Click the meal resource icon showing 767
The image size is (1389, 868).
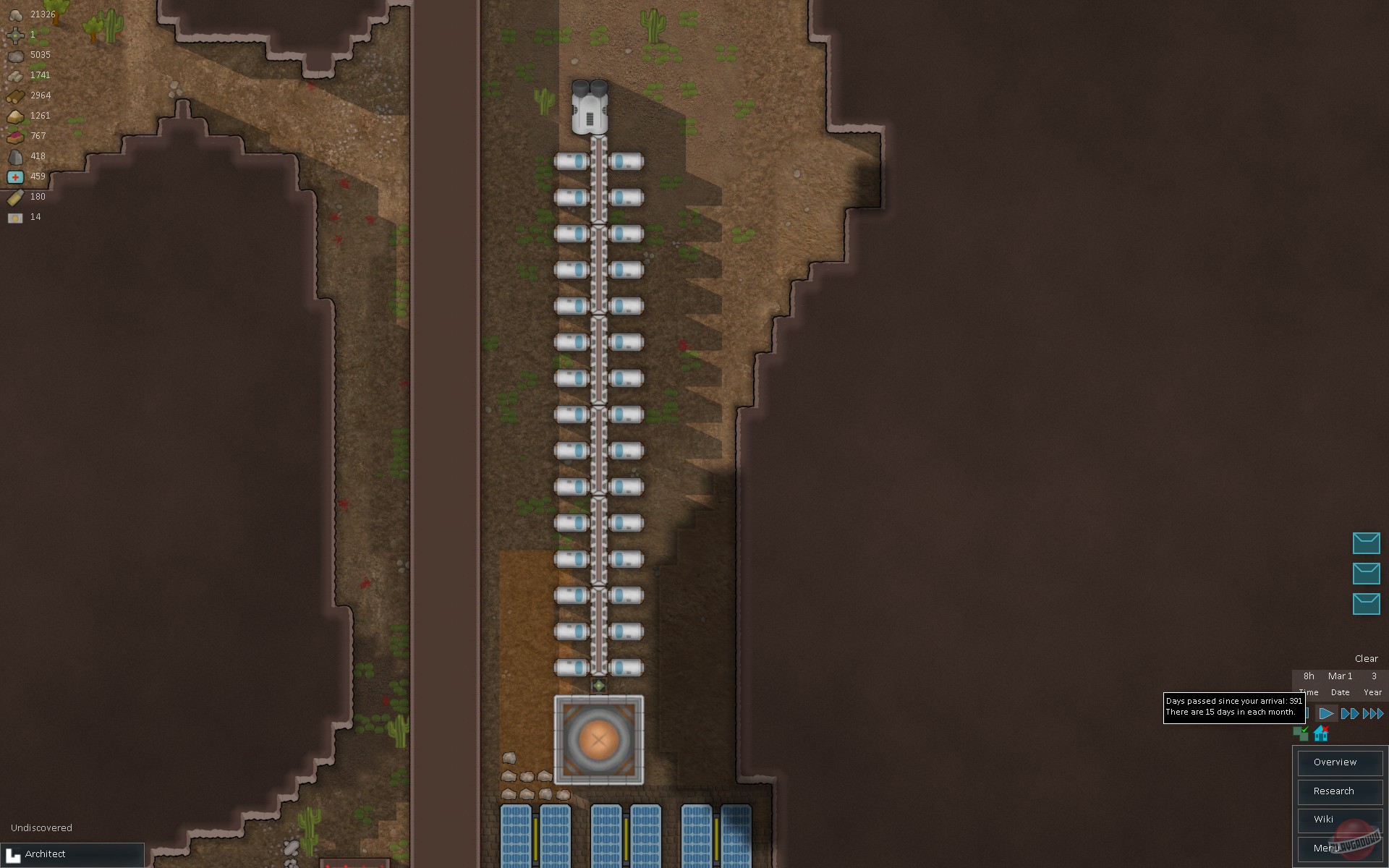tap(14, 135)
